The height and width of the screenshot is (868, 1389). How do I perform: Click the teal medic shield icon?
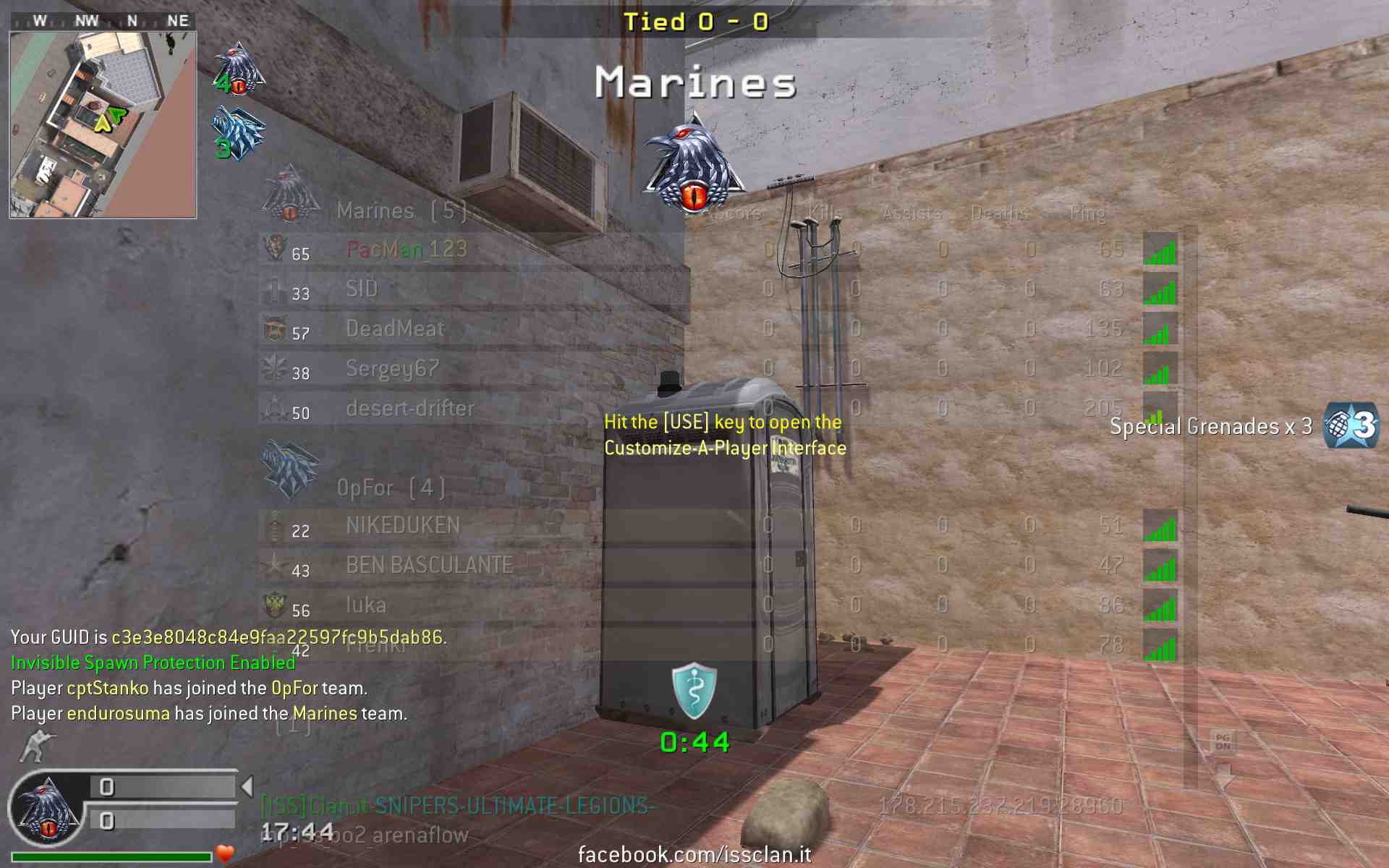[694, 691]
